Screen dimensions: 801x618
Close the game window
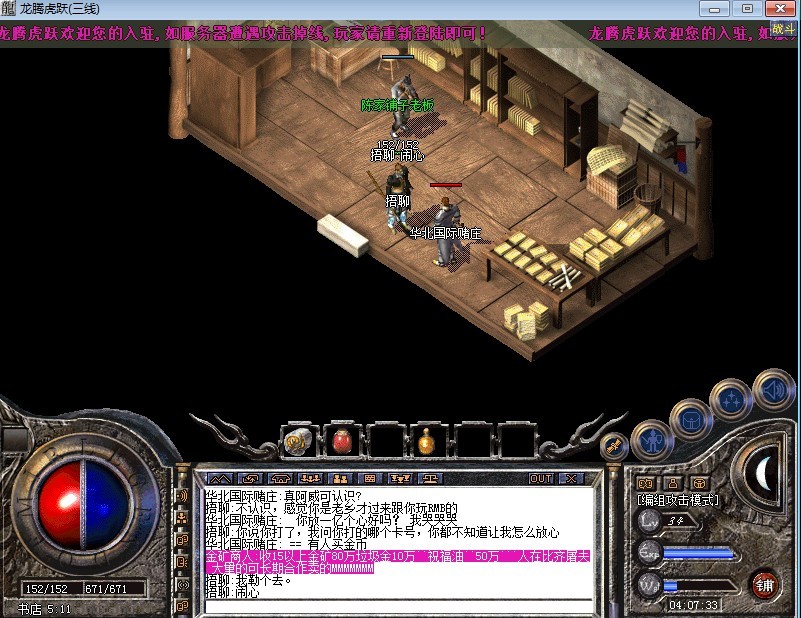tap(778, 8)
